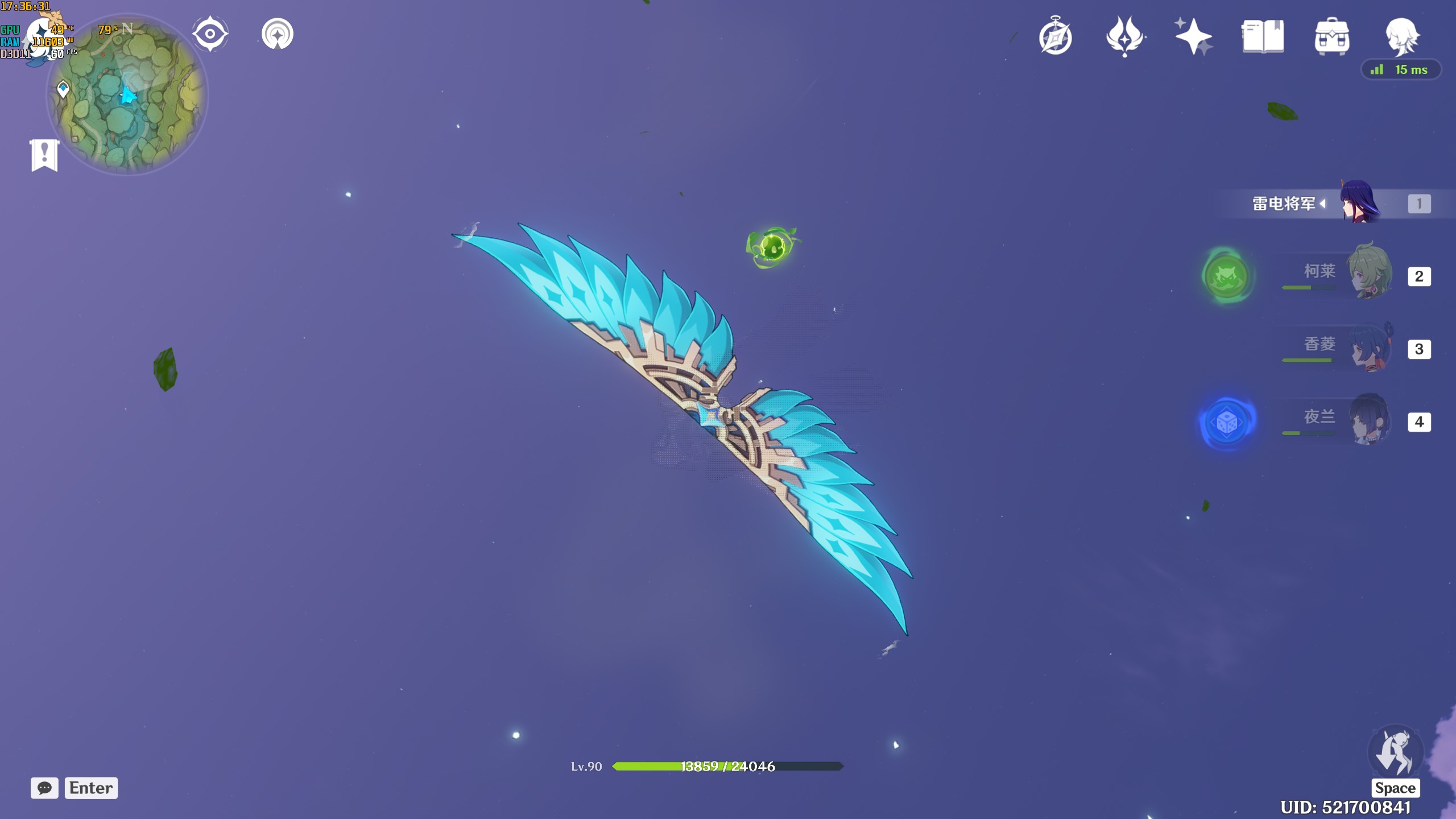
Task: Switch to party member 香菱
Action: (1370, 347)
